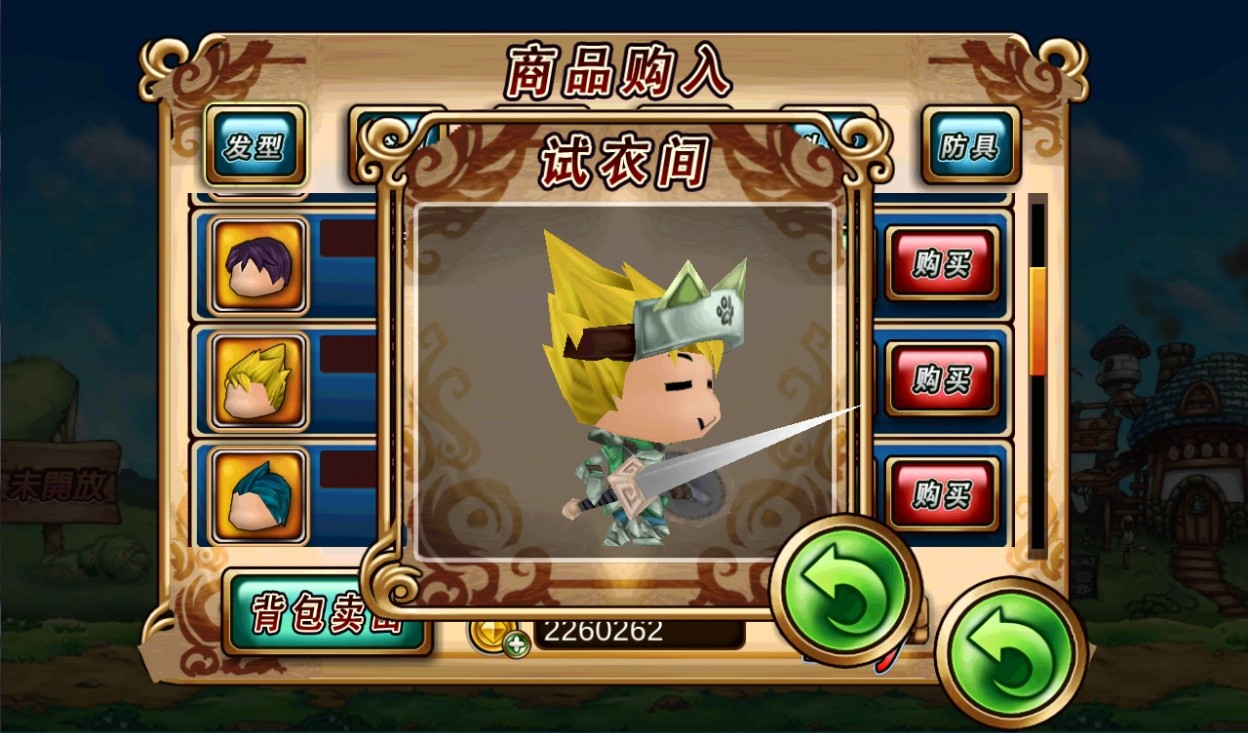The height and width of the screenshot is (733, 1248).
Task: Exit the 商品购入 shop using the outer green arrow
Action: pos(1011,653)
